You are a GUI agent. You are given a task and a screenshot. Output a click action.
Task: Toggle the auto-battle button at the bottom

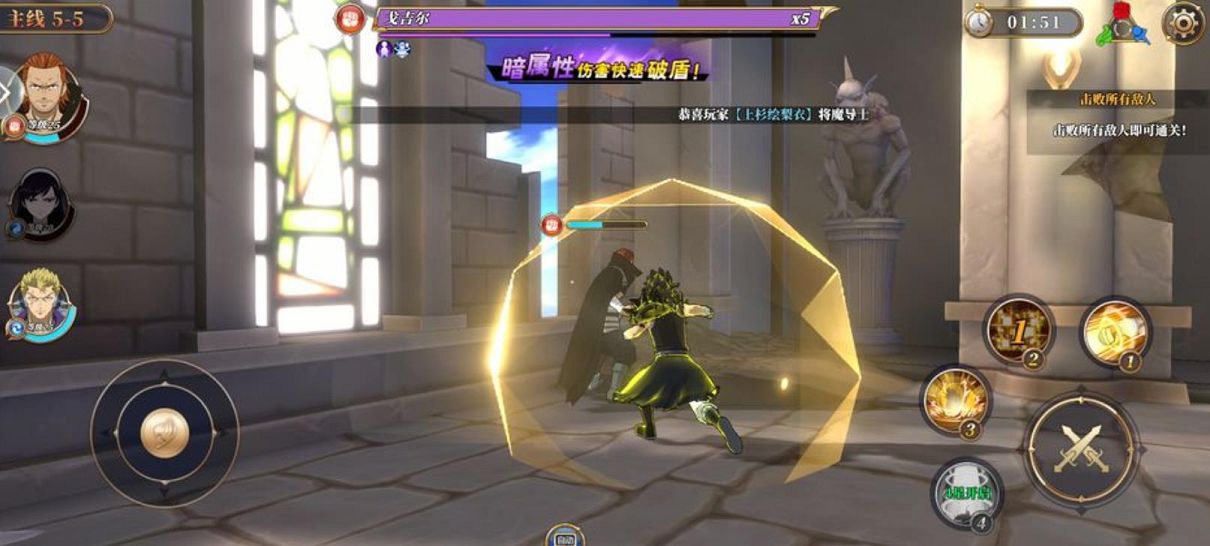pyautogui.click(x=565, y=535)
